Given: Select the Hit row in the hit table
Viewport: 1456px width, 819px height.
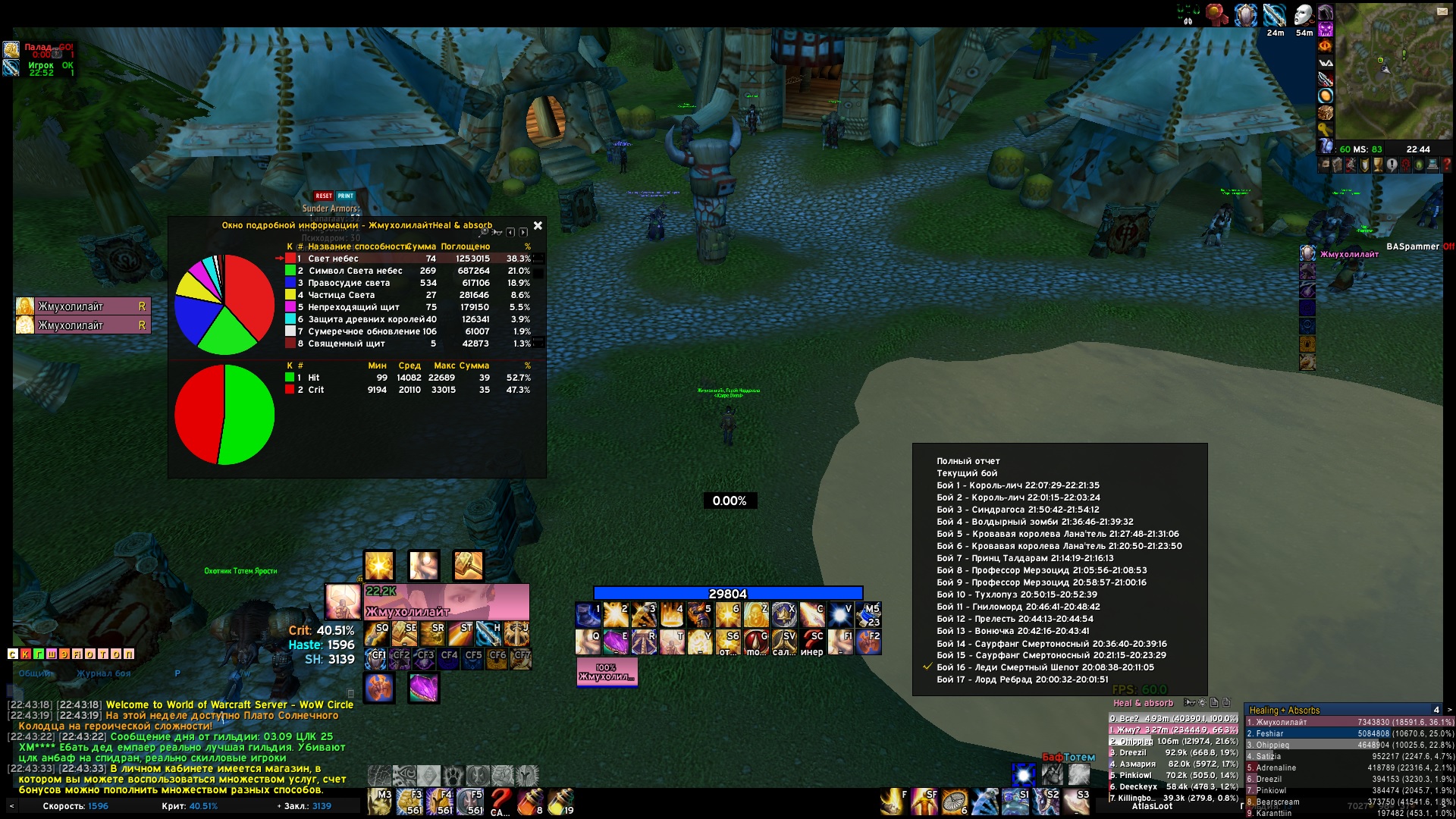Looking at the screenshot, I should [409, 378].
